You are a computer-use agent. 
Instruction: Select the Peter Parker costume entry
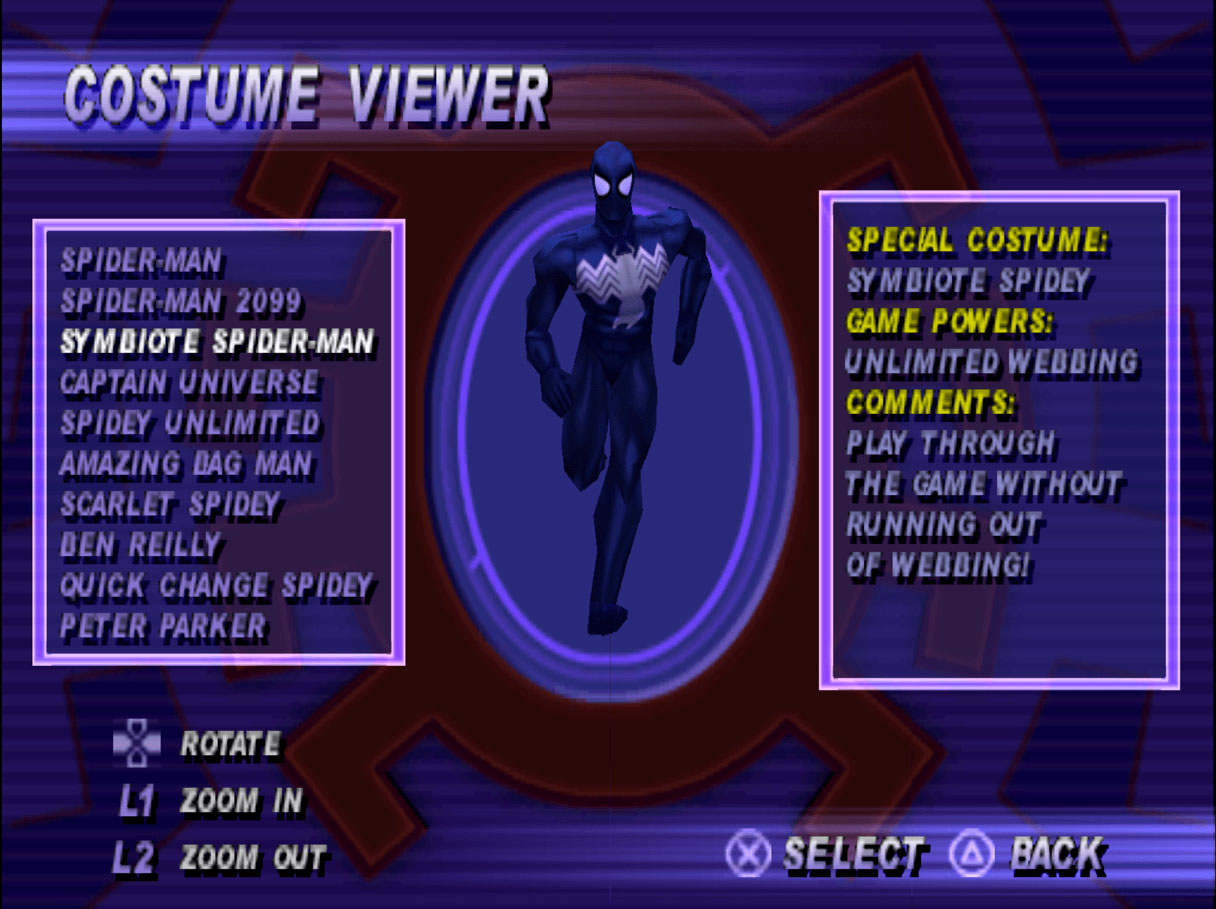click(x=163, y=627)
